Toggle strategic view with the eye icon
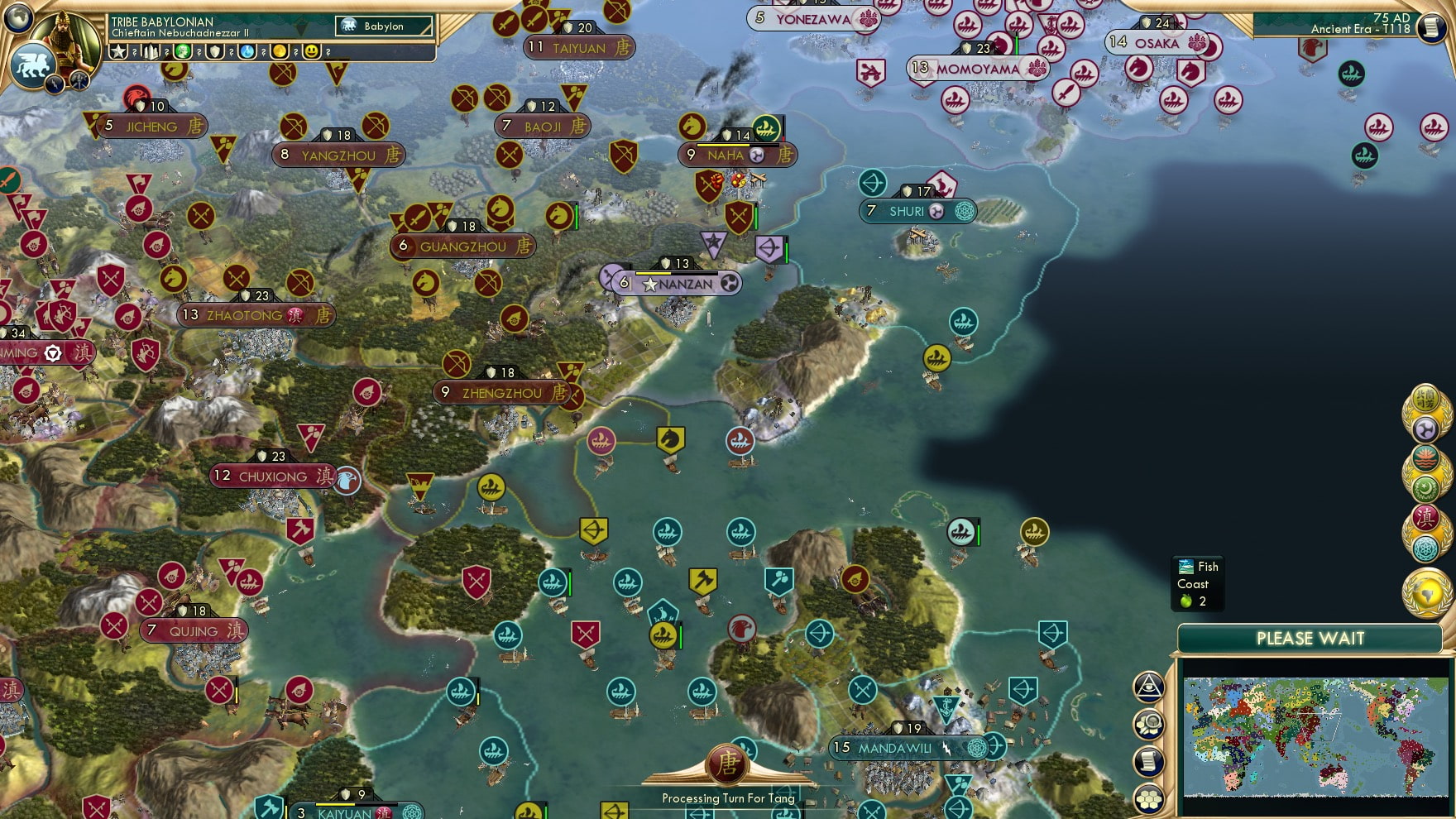 click(x=1147, y=687)
